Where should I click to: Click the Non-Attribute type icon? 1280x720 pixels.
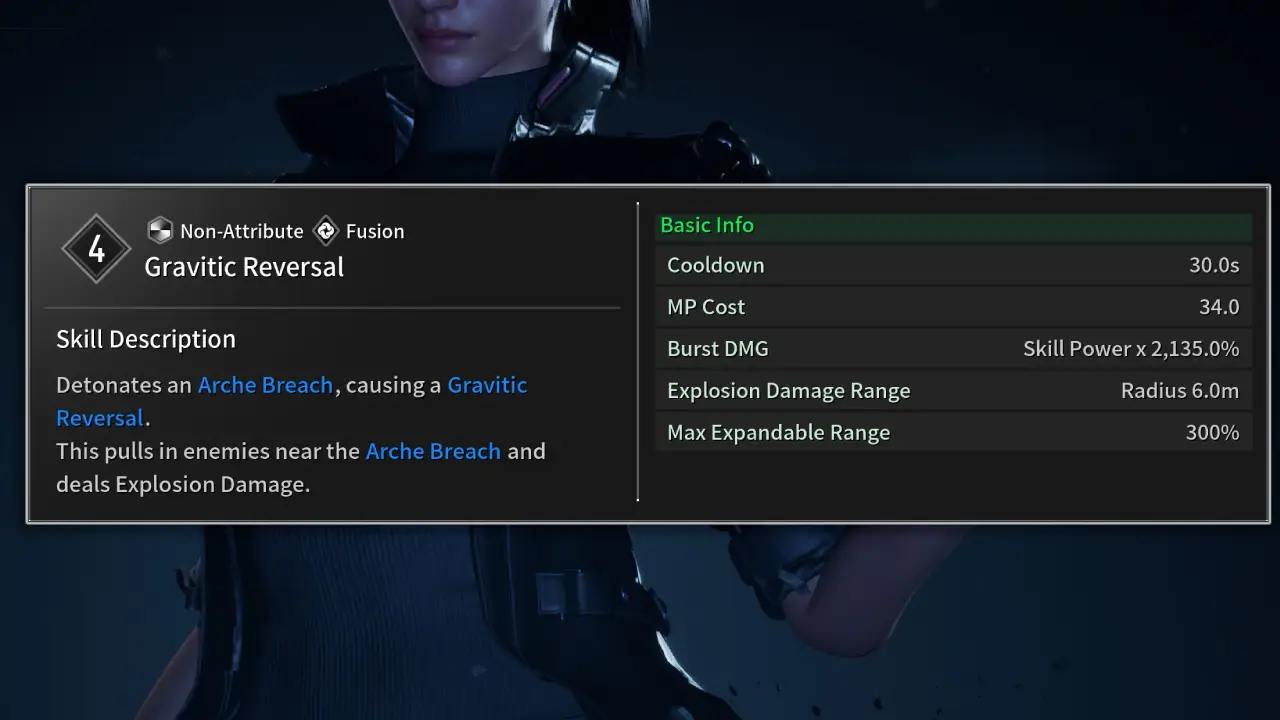(x=160, y=231)
